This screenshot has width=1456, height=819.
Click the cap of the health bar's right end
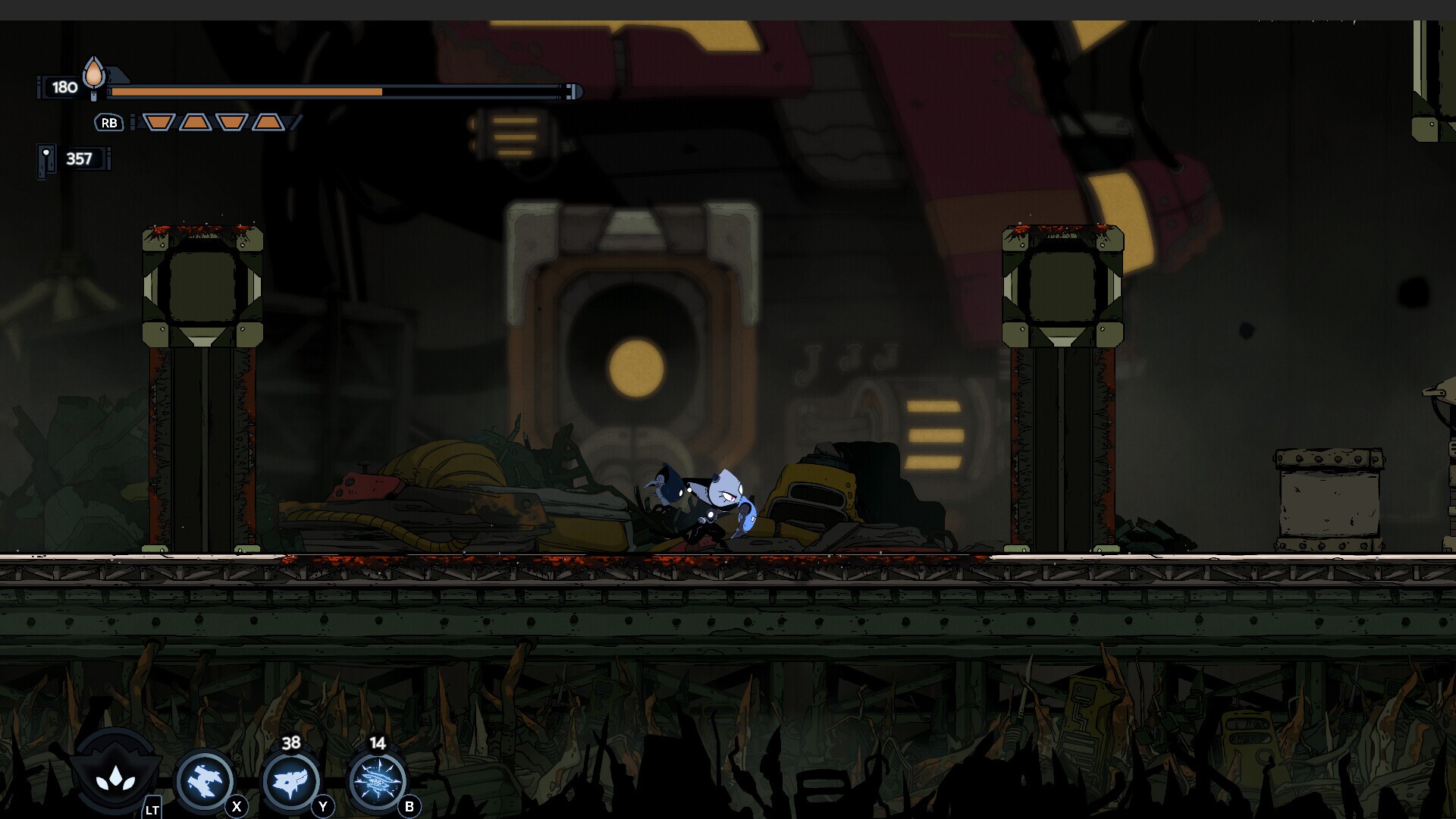pos(571,93)
